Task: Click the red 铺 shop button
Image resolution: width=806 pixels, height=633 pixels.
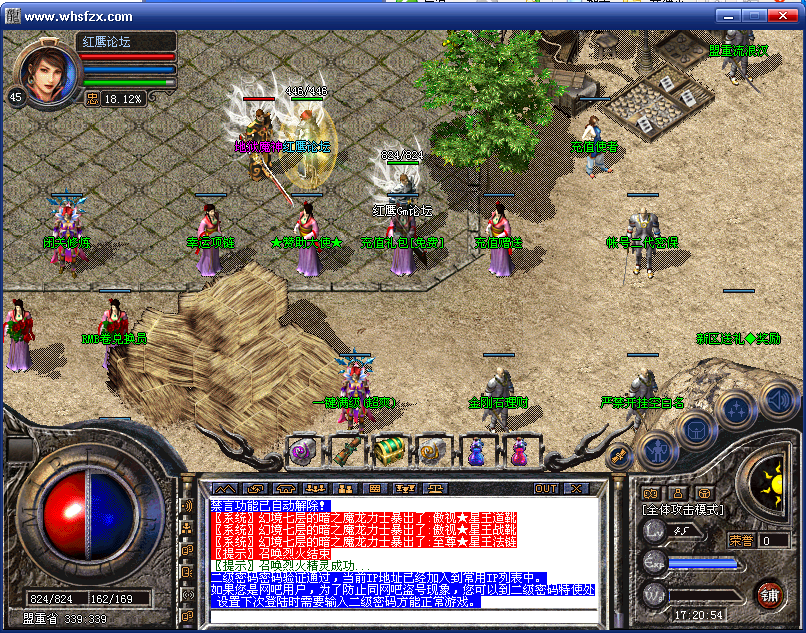Action: pyautogui.click(x=769, y=594)
